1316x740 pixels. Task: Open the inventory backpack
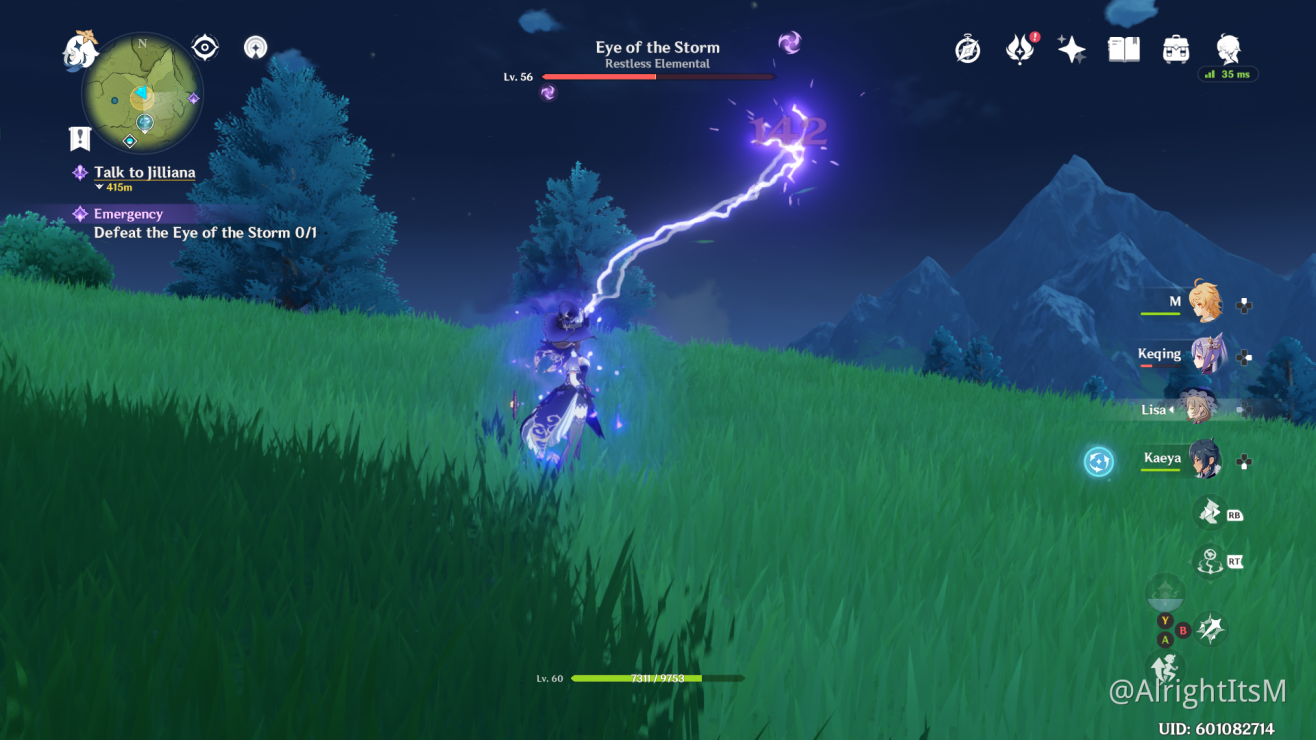pos(1176,49)
